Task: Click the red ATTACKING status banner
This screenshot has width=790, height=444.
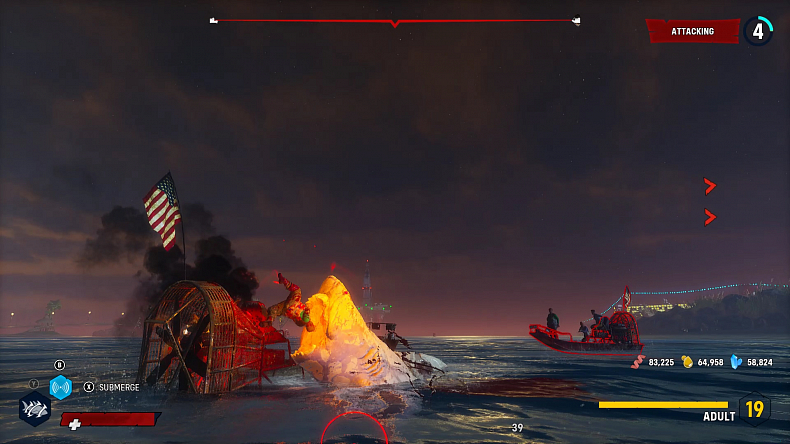Action: click(693, 31)
